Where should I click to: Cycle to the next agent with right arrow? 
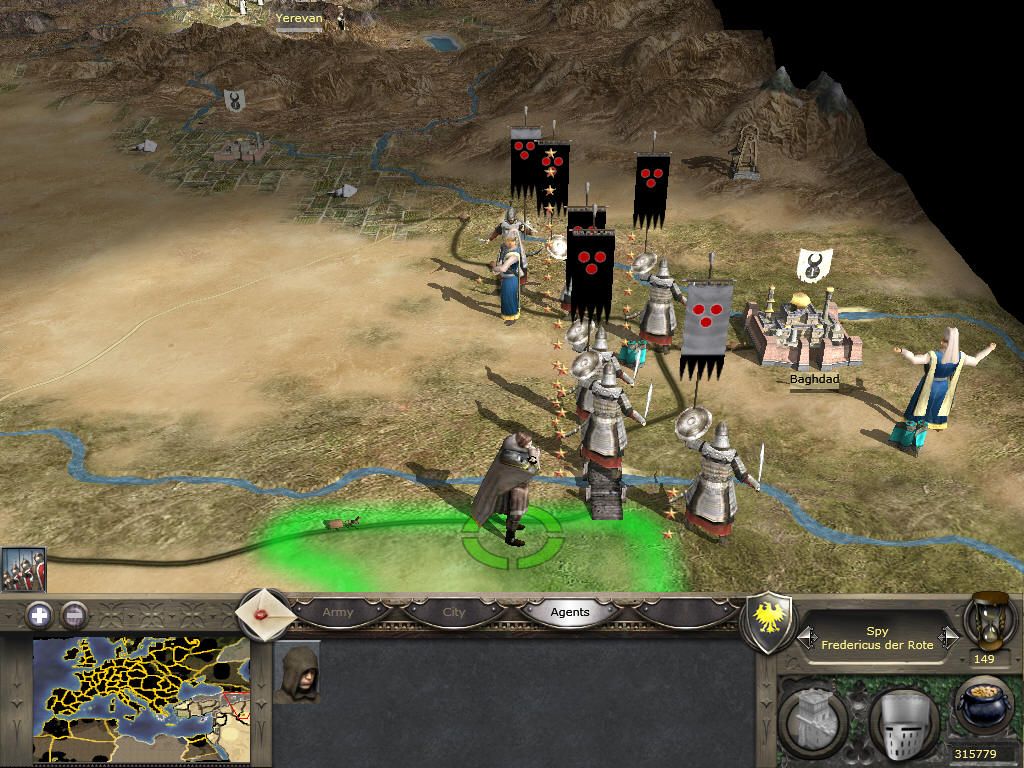click(949, 637)
